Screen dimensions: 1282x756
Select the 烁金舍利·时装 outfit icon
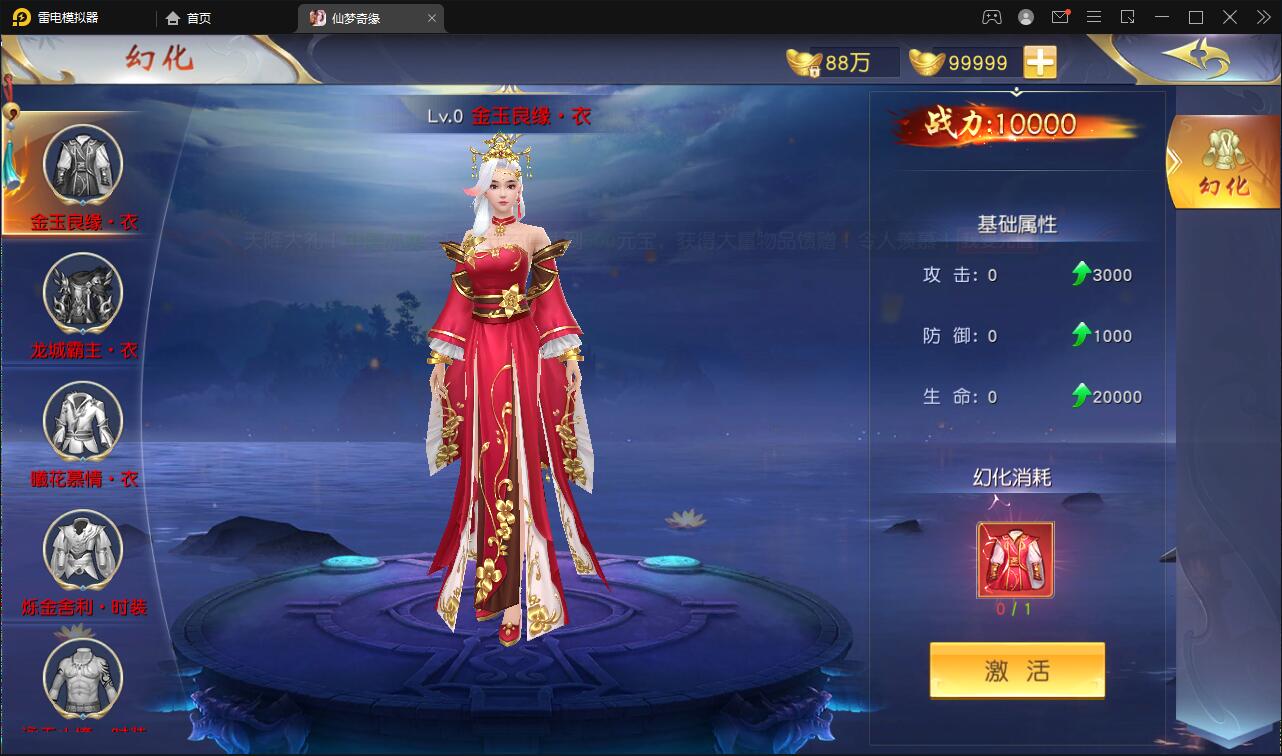(81, 548)
